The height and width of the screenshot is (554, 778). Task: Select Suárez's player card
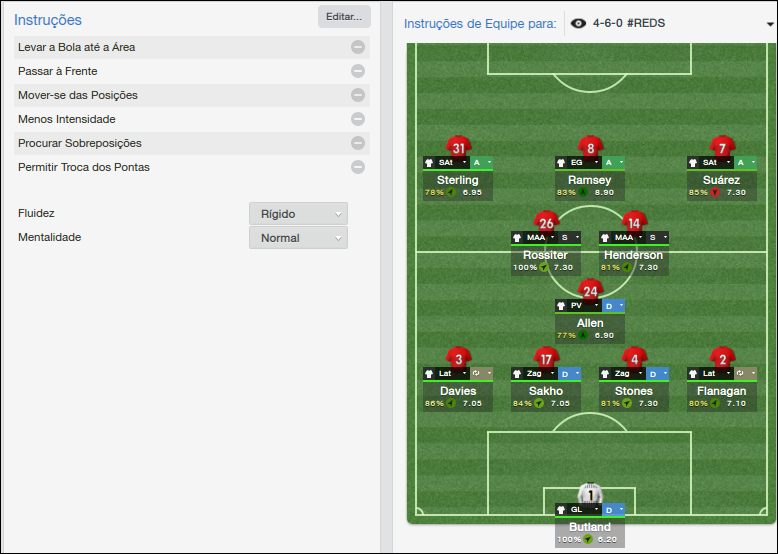722,180
